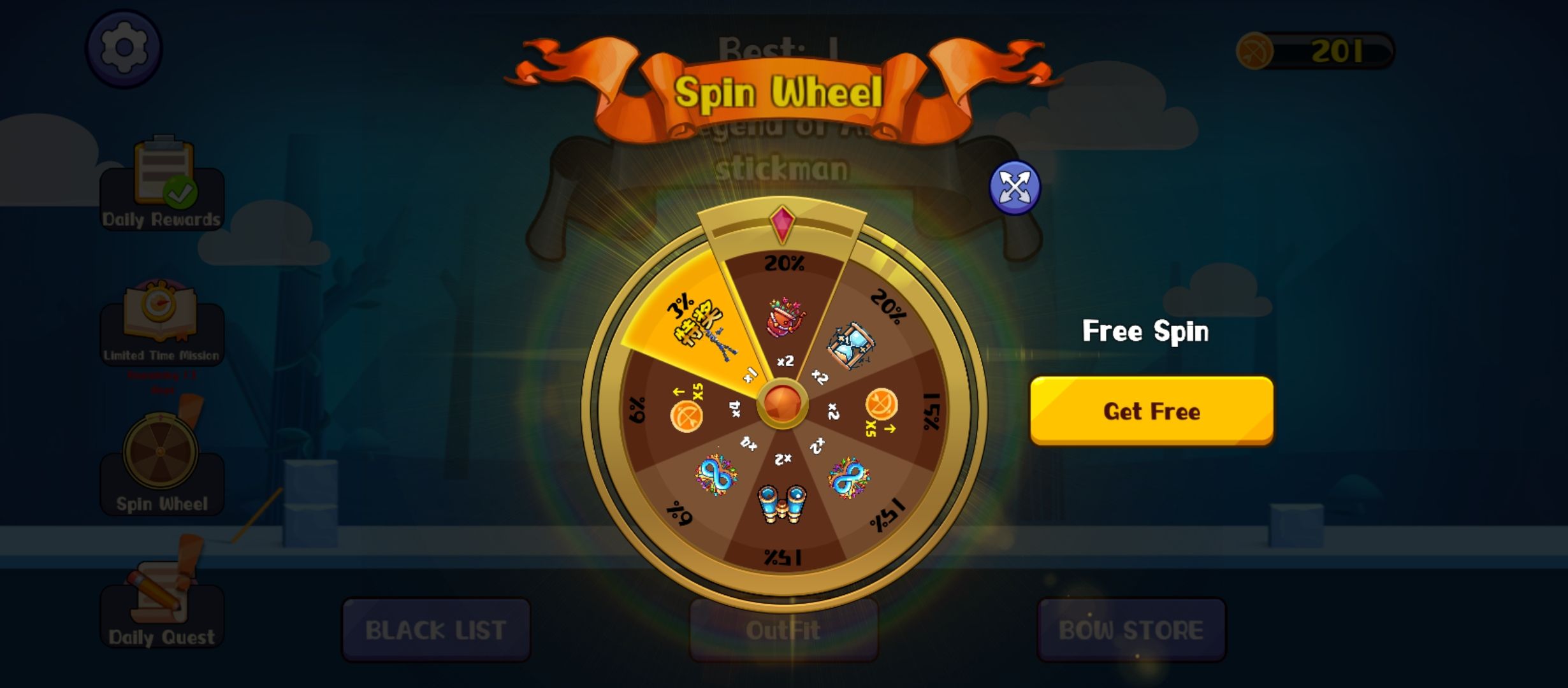Open the gear settings menu
The height and width of the screenshot is (688, 1568).
(x=124, y=48)
